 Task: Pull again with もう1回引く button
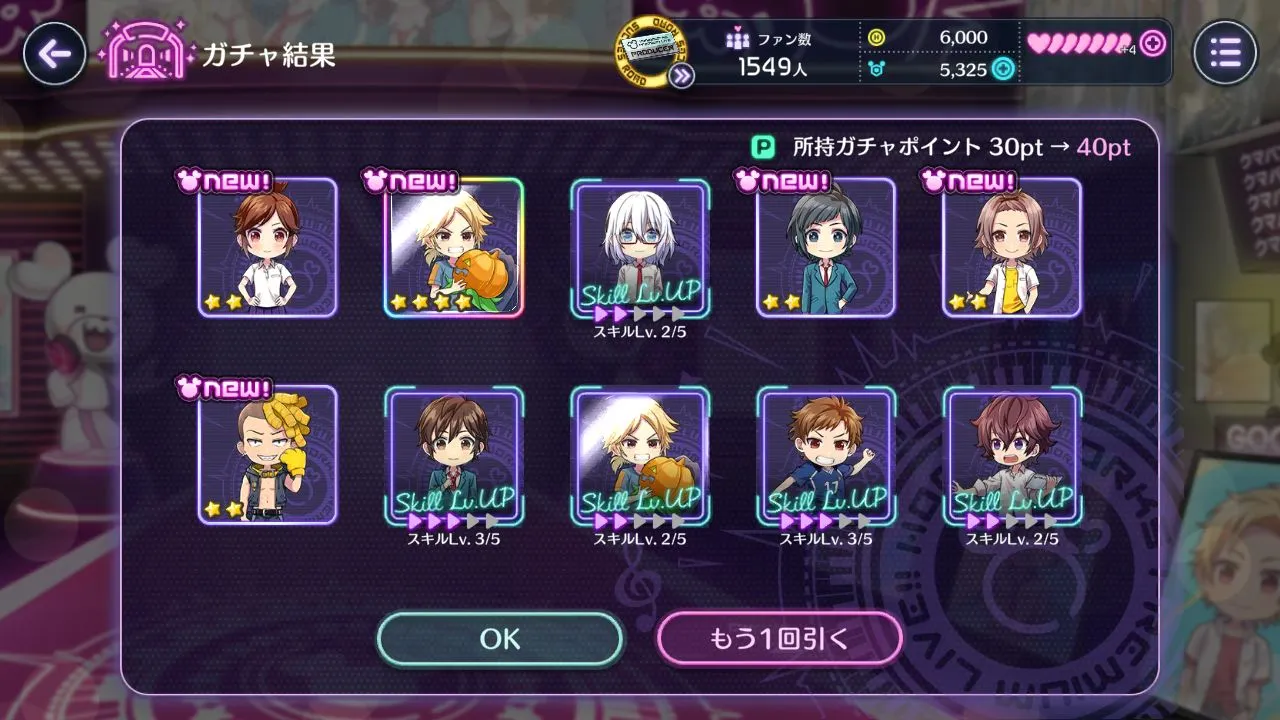click(779, 639)
